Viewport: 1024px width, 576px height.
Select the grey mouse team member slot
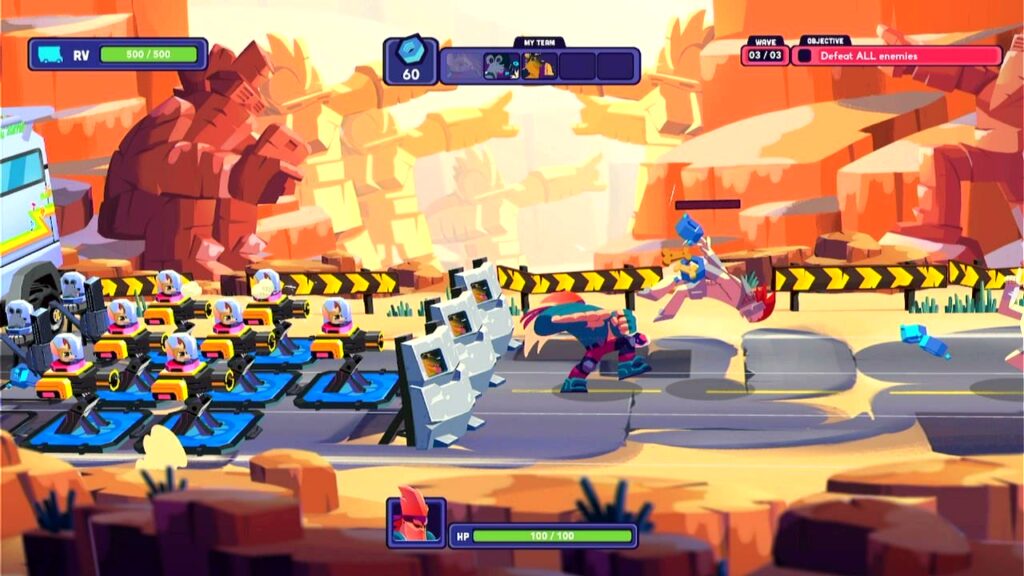click(x=500, y=66)
